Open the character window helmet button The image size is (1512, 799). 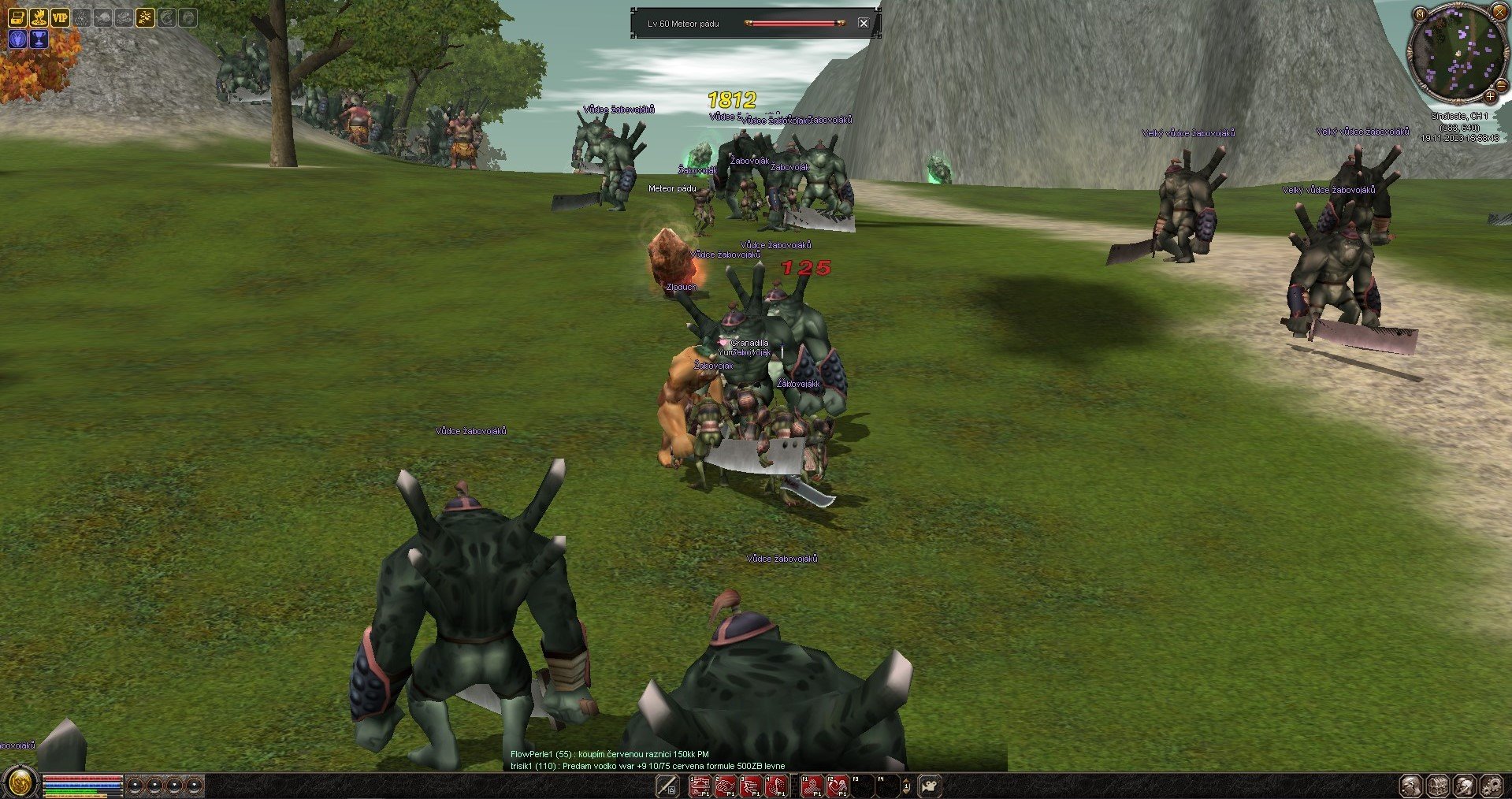1410,786
